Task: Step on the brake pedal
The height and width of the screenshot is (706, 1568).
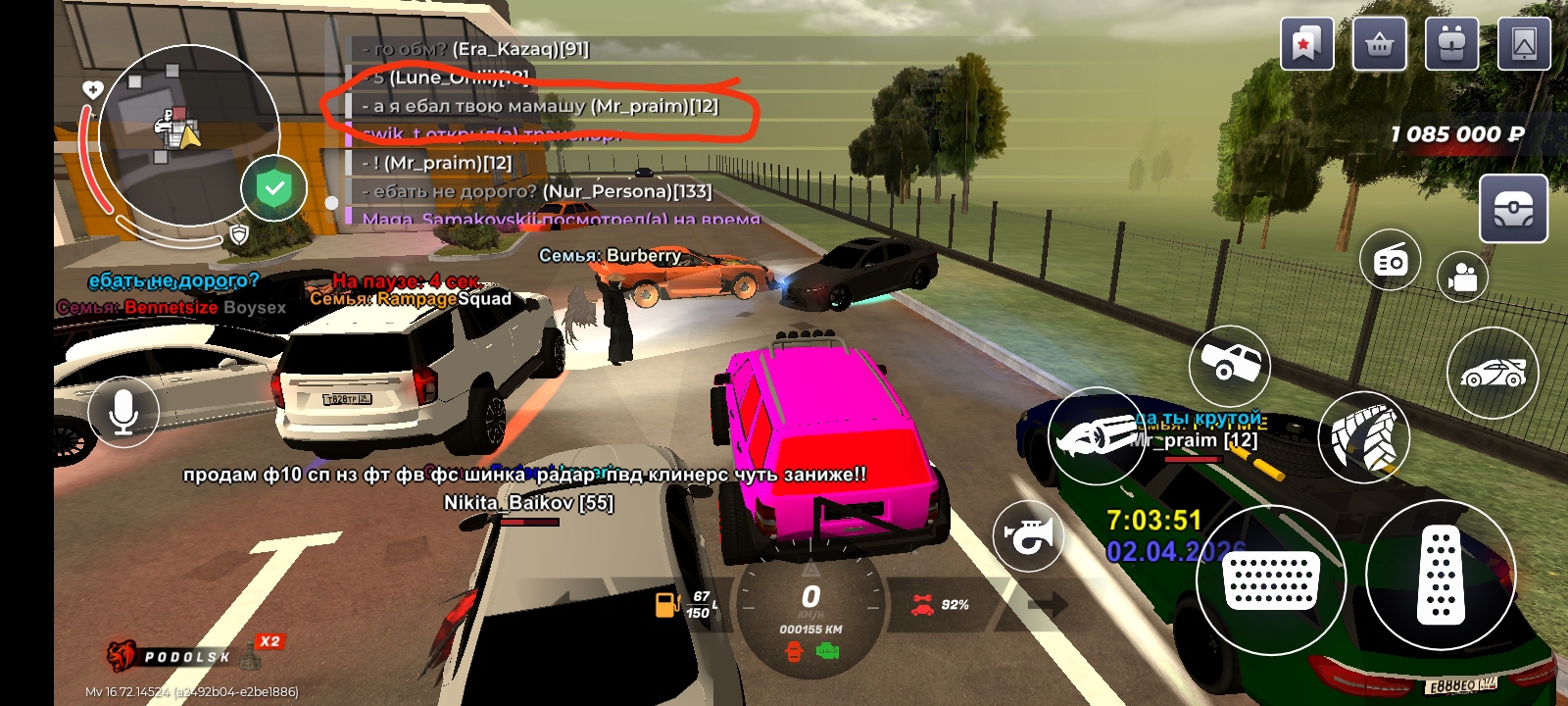Action: point(1271,580)
